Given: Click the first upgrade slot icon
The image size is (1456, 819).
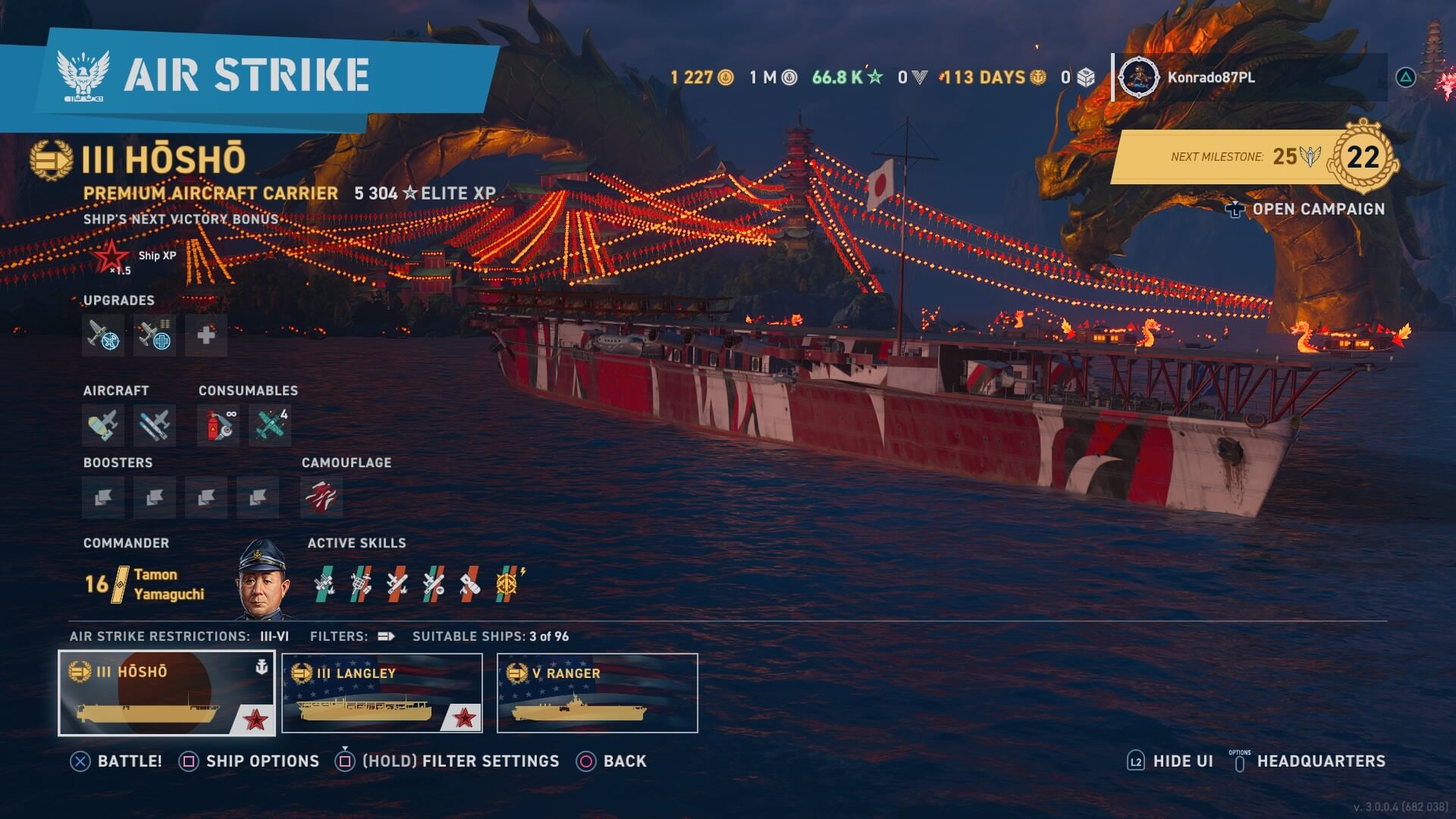Looking at the screenshot, I should point(103,335).
